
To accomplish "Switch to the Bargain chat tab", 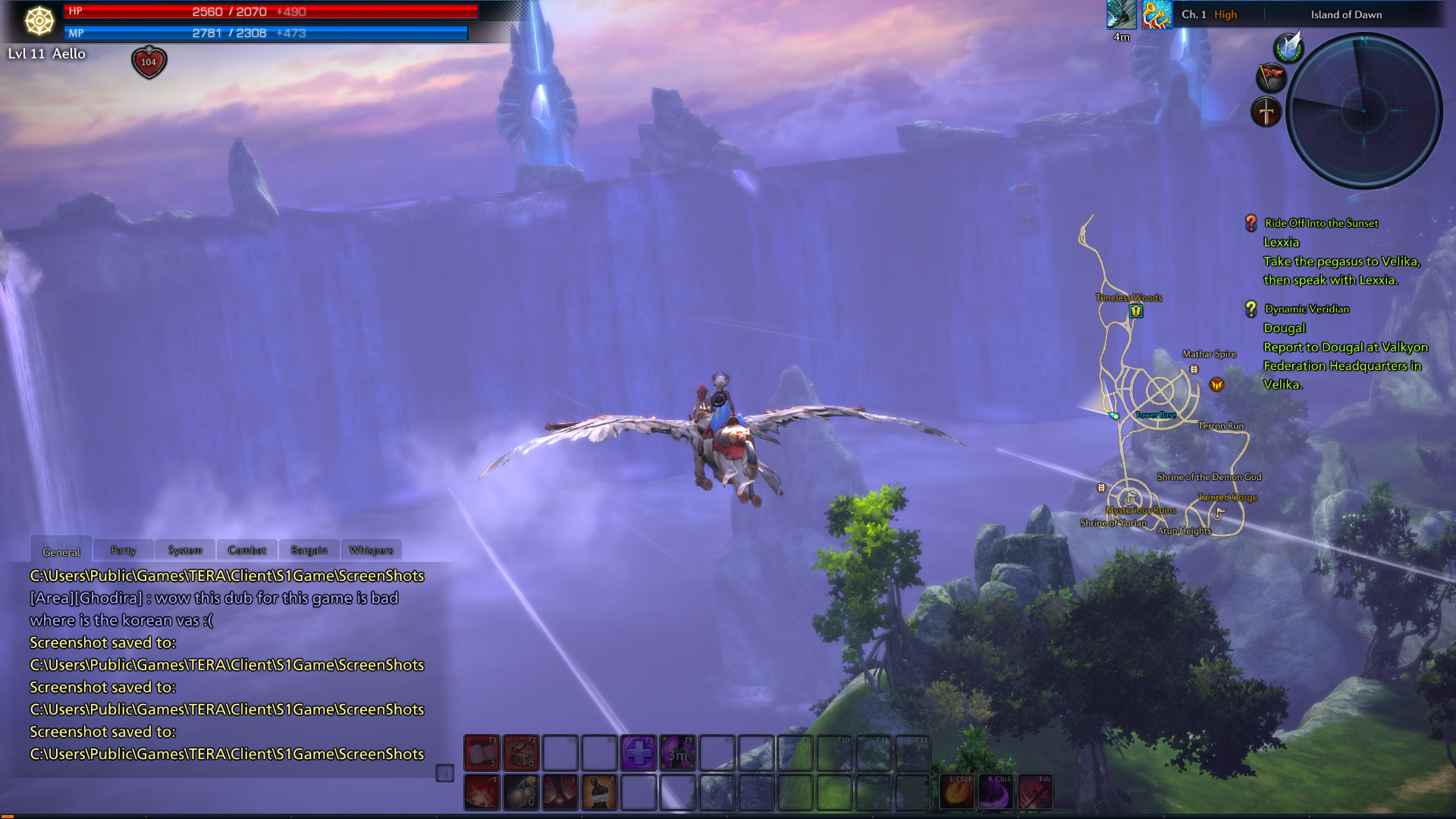I will (309, 550).
